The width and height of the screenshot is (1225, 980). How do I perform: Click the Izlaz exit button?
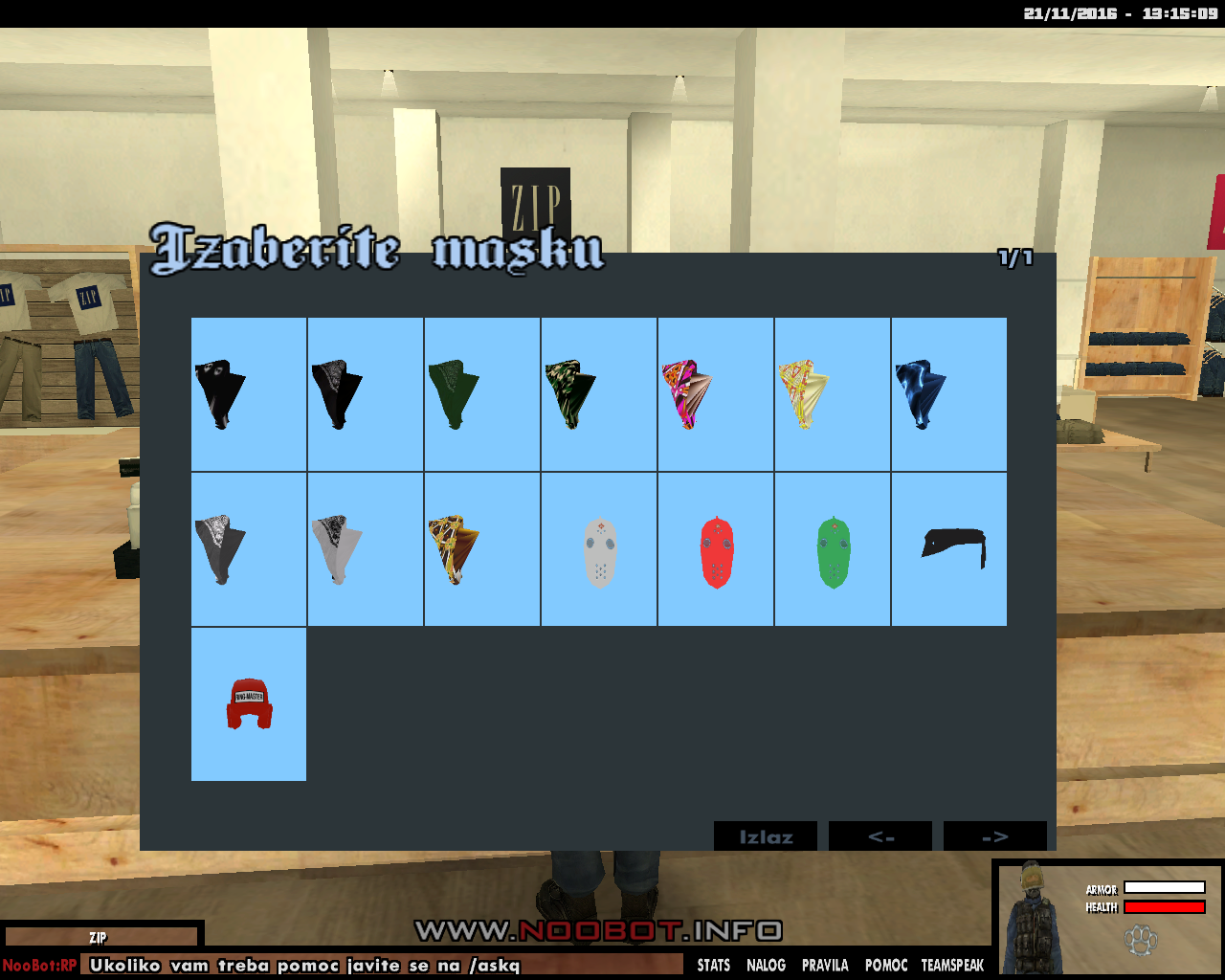(x=766, y=836)
